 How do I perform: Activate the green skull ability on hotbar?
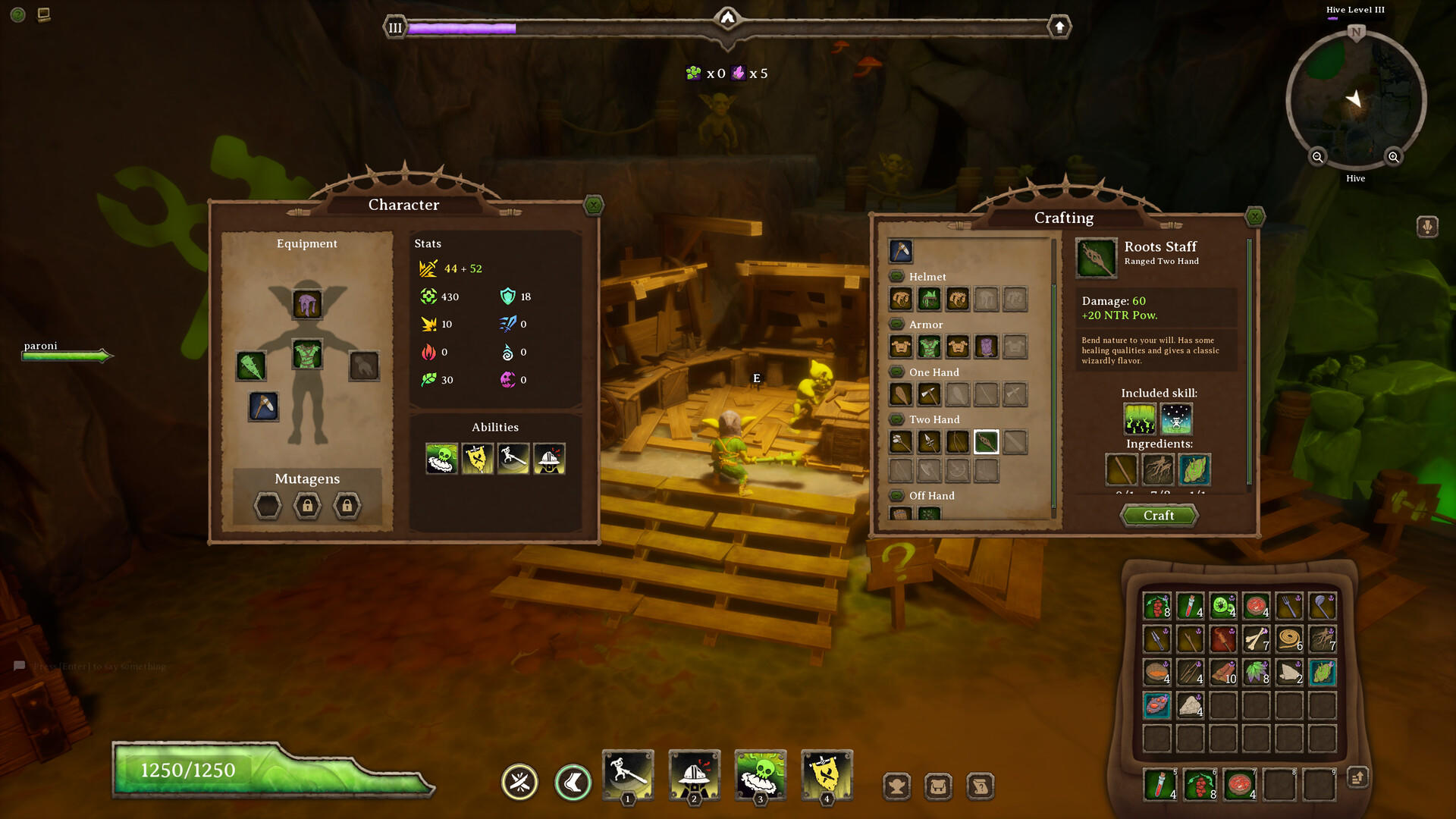[x=761, y=775]
